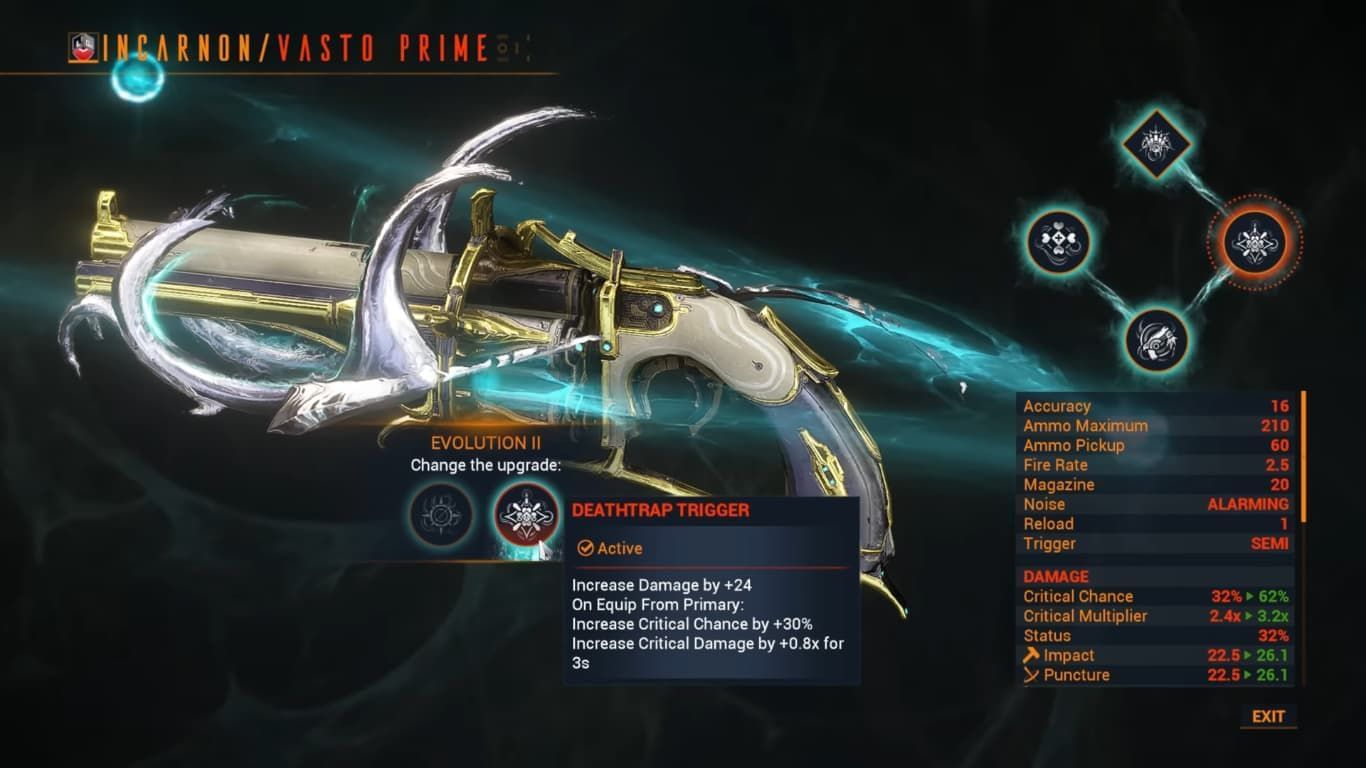The height and width of the screenshot is (768, 1366).
Task: Click the EXIT button
Action: tap(1268, 717)
